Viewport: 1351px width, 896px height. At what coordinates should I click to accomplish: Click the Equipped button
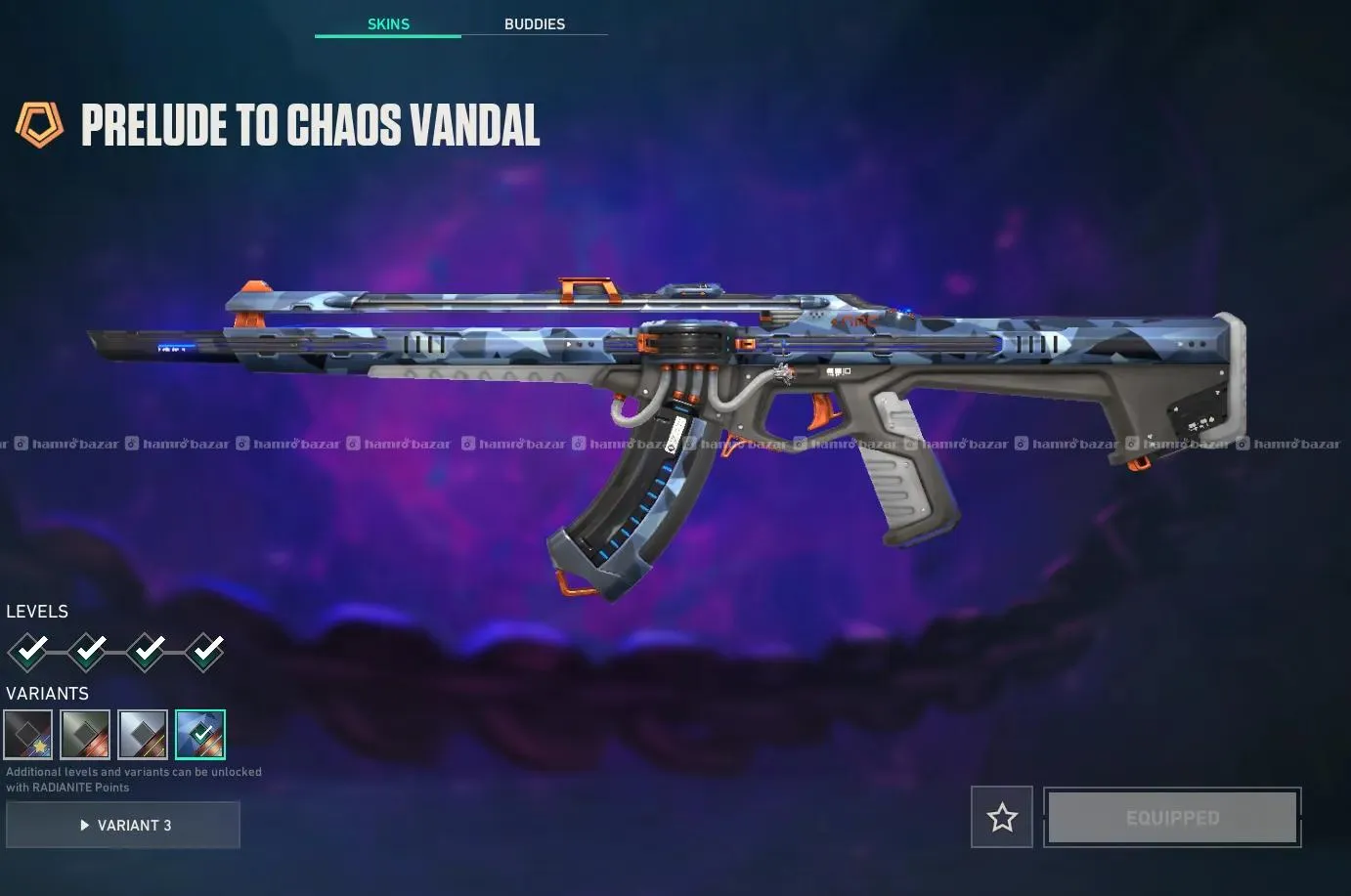pos(1172,817)
